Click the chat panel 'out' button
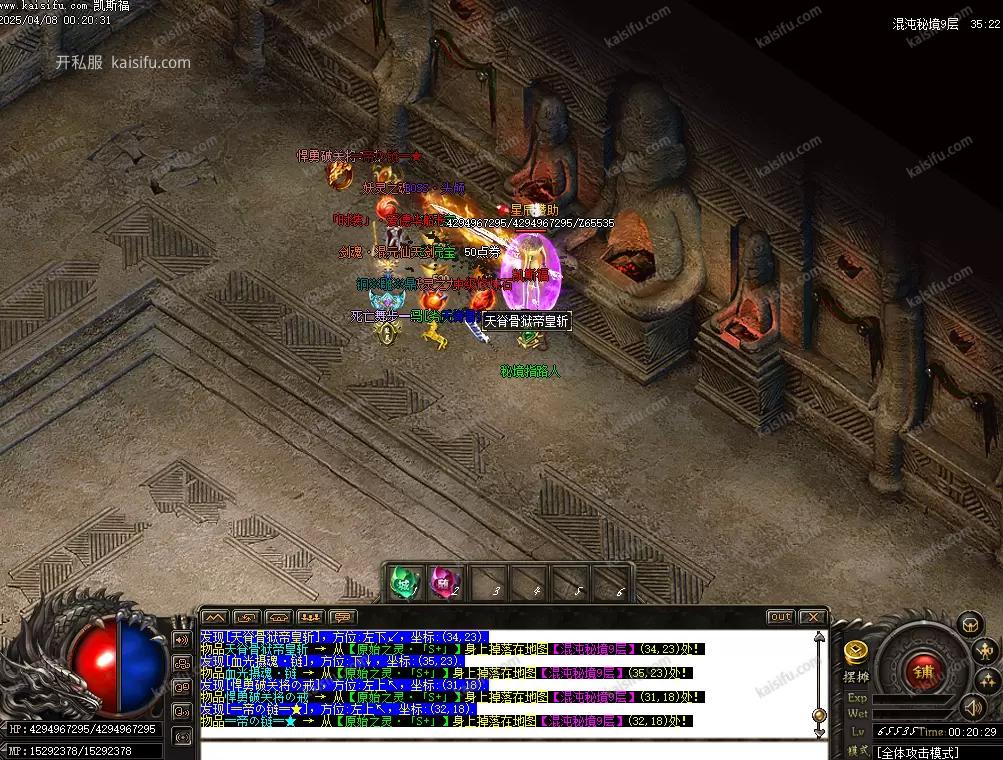The image size is (1003, 760). point(780,617)
